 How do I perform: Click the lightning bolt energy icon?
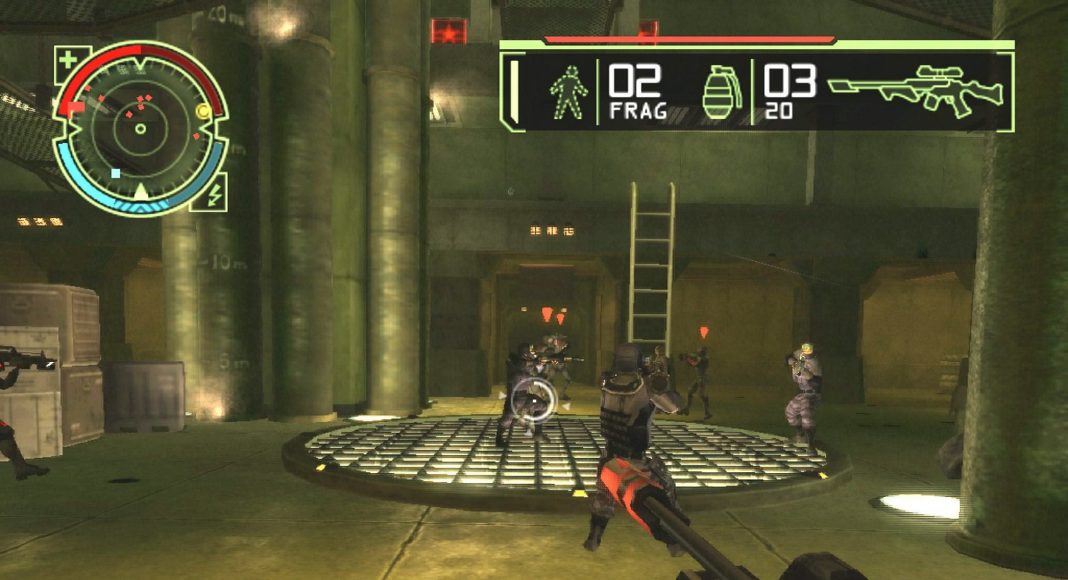pyautogui.click(x=215, y=193)
